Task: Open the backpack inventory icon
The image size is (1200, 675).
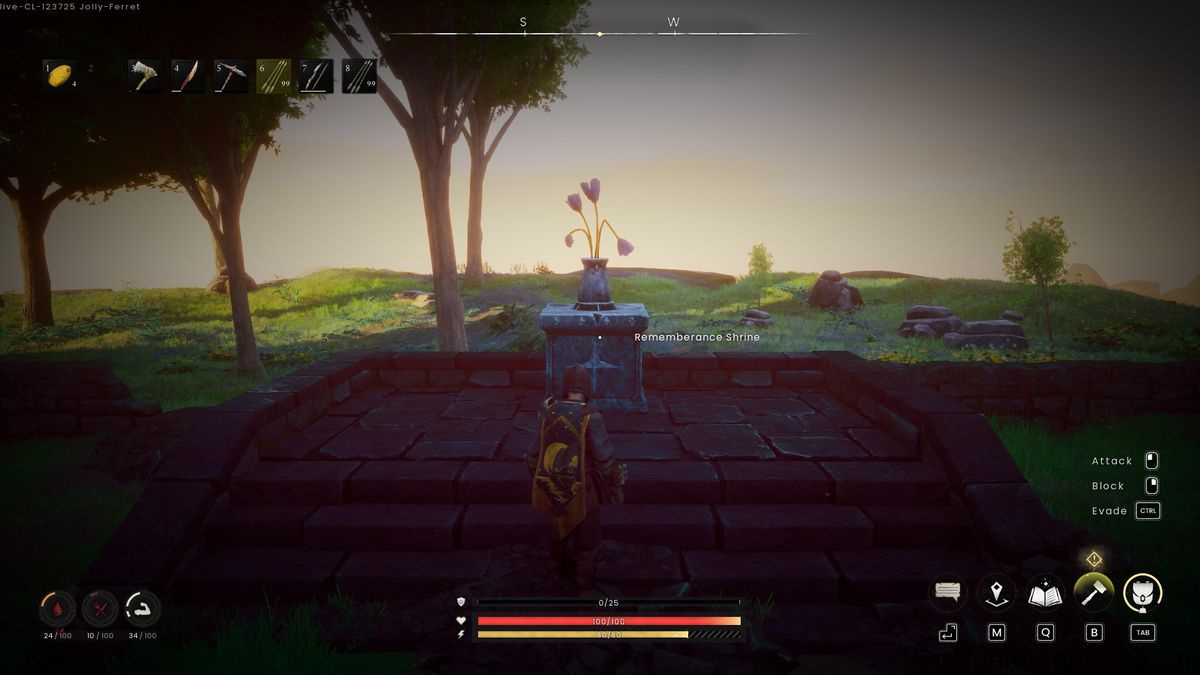Action: [1142, 593]
